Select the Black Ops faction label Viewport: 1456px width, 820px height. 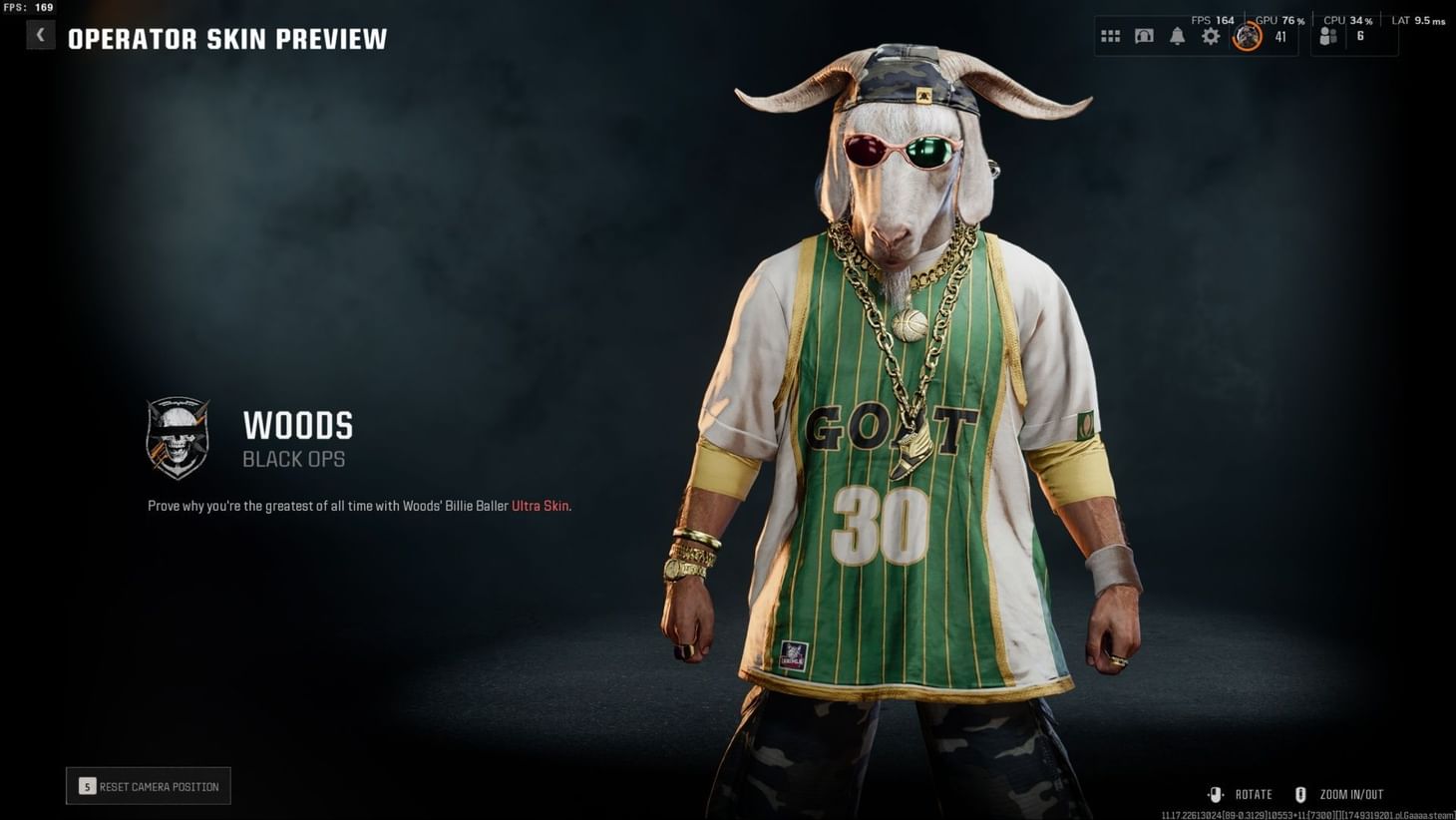294,459
